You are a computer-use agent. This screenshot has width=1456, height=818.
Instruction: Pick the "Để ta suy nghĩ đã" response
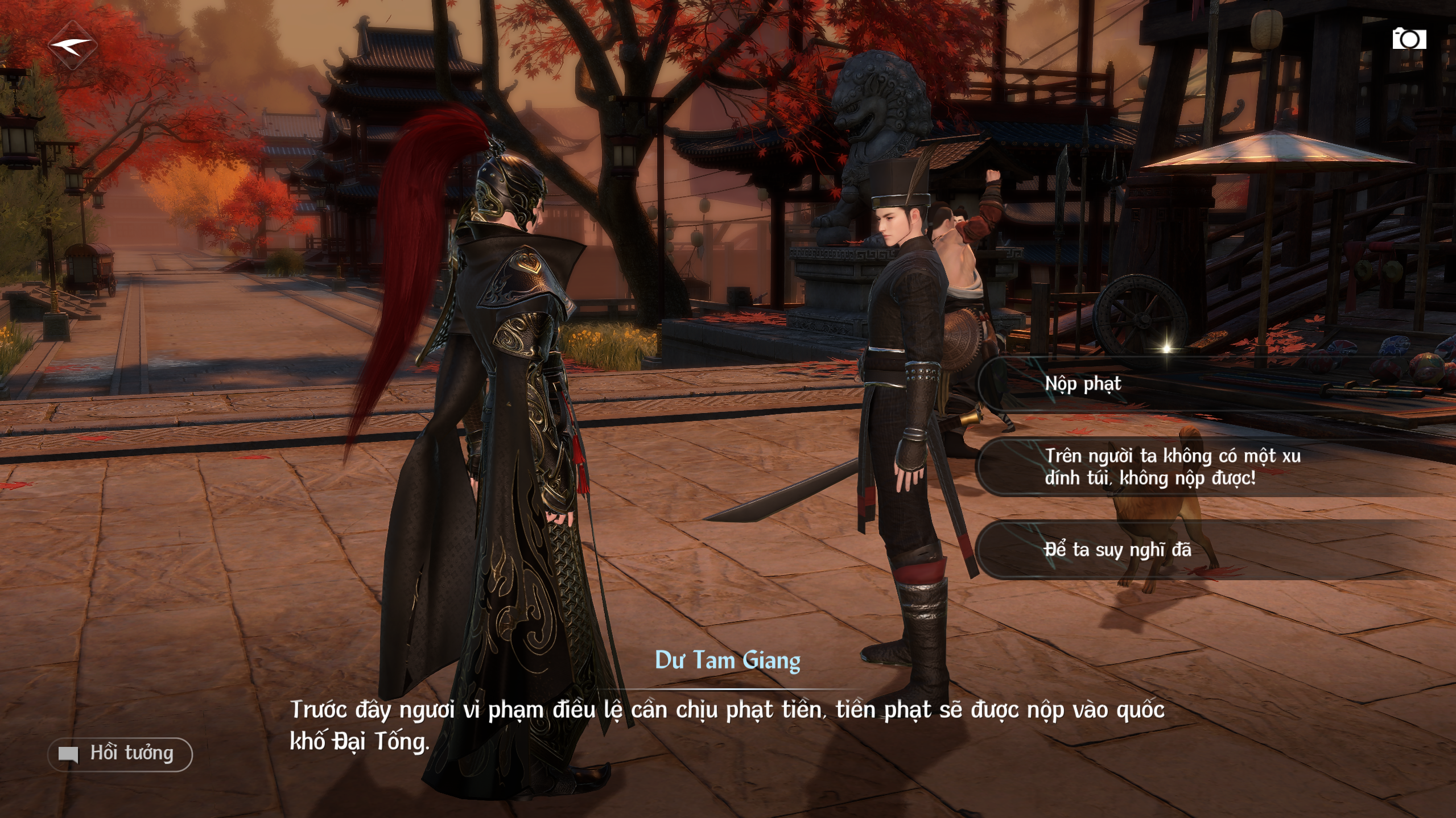click(x=1118, y=550)
